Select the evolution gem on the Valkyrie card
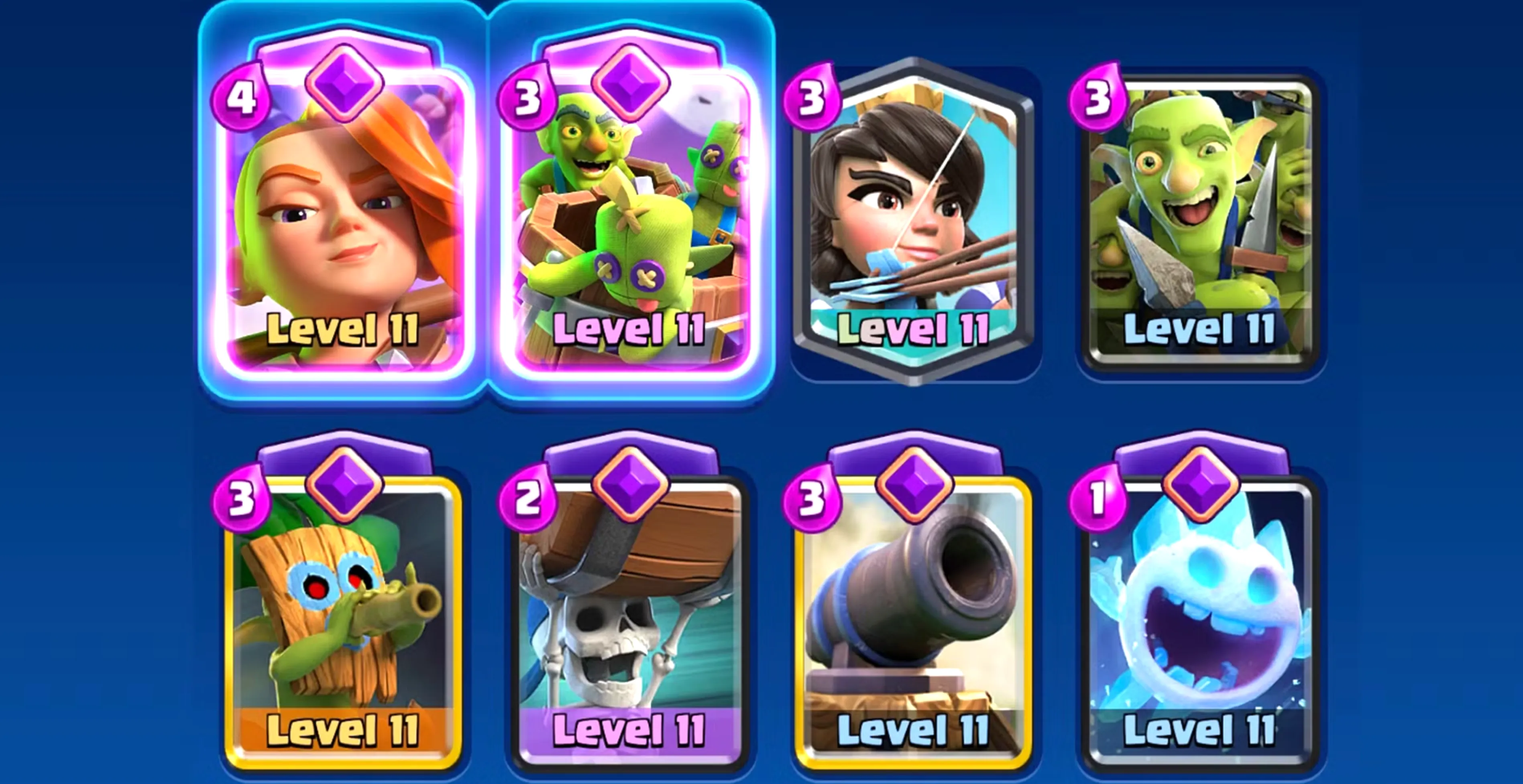Image resolution: width=1523 pixels, height=784 pixels. click(345, 83)
